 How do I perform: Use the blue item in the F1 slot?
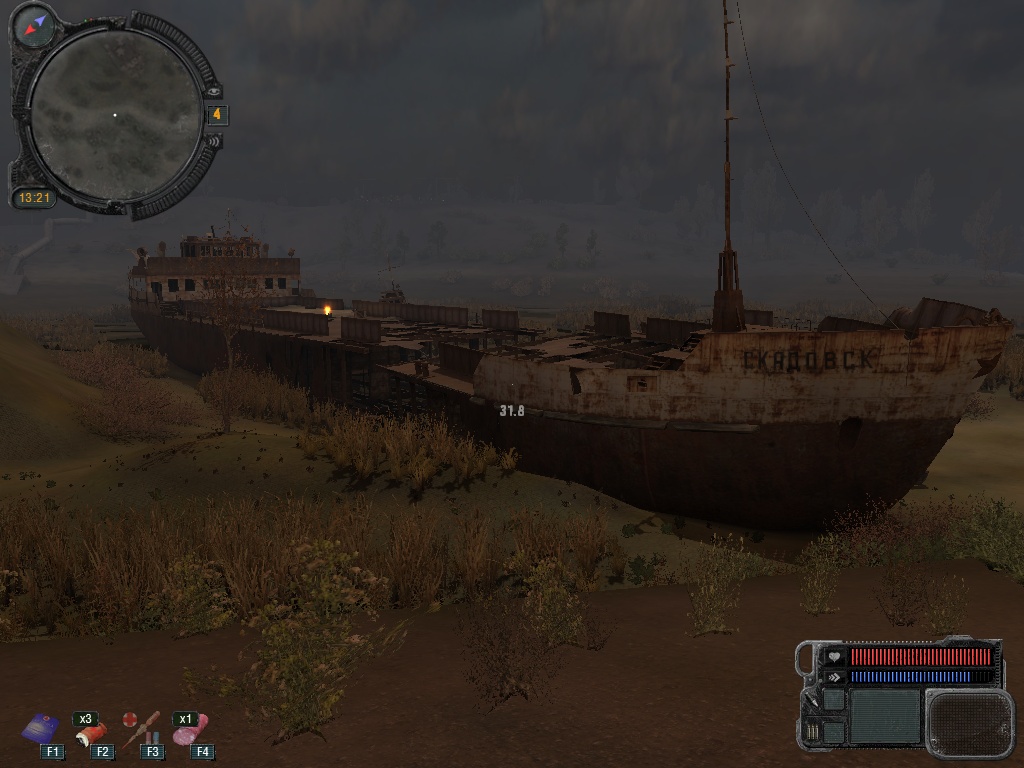(x=41, y=727)
